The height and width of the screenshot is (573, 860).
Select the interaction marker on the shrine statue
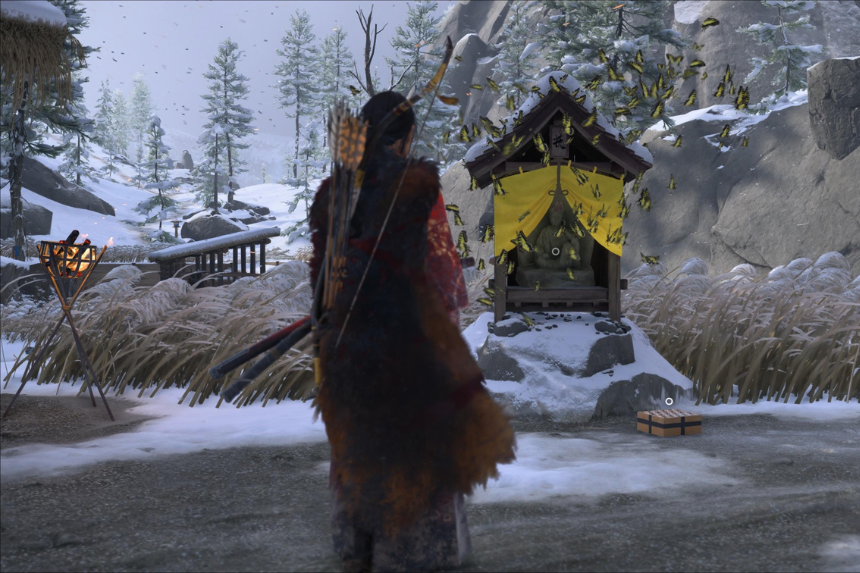pos(555,251)
